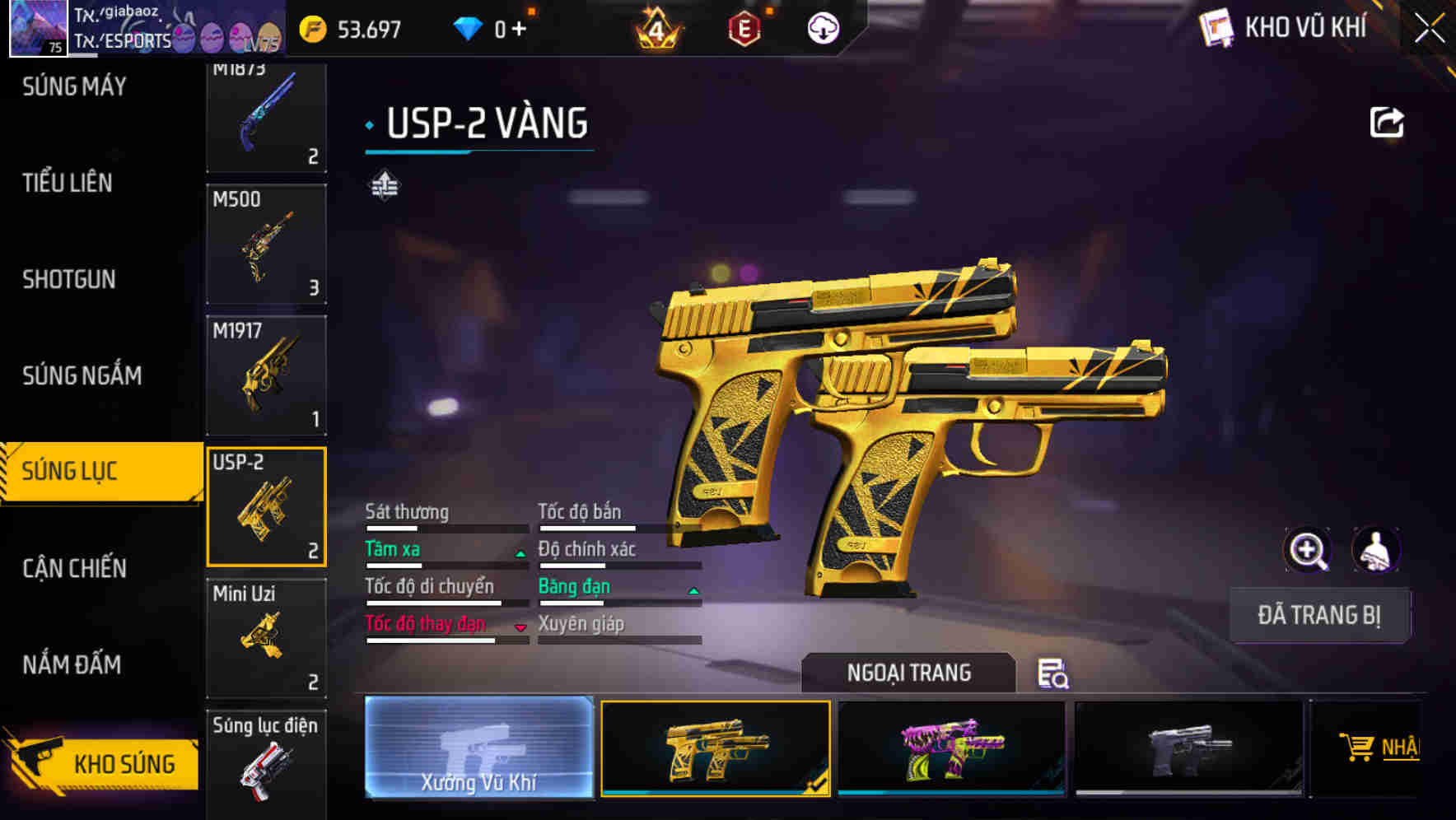
Task: Zoom into the weapon preview with magnifier icon
Action: point(1309,550)
